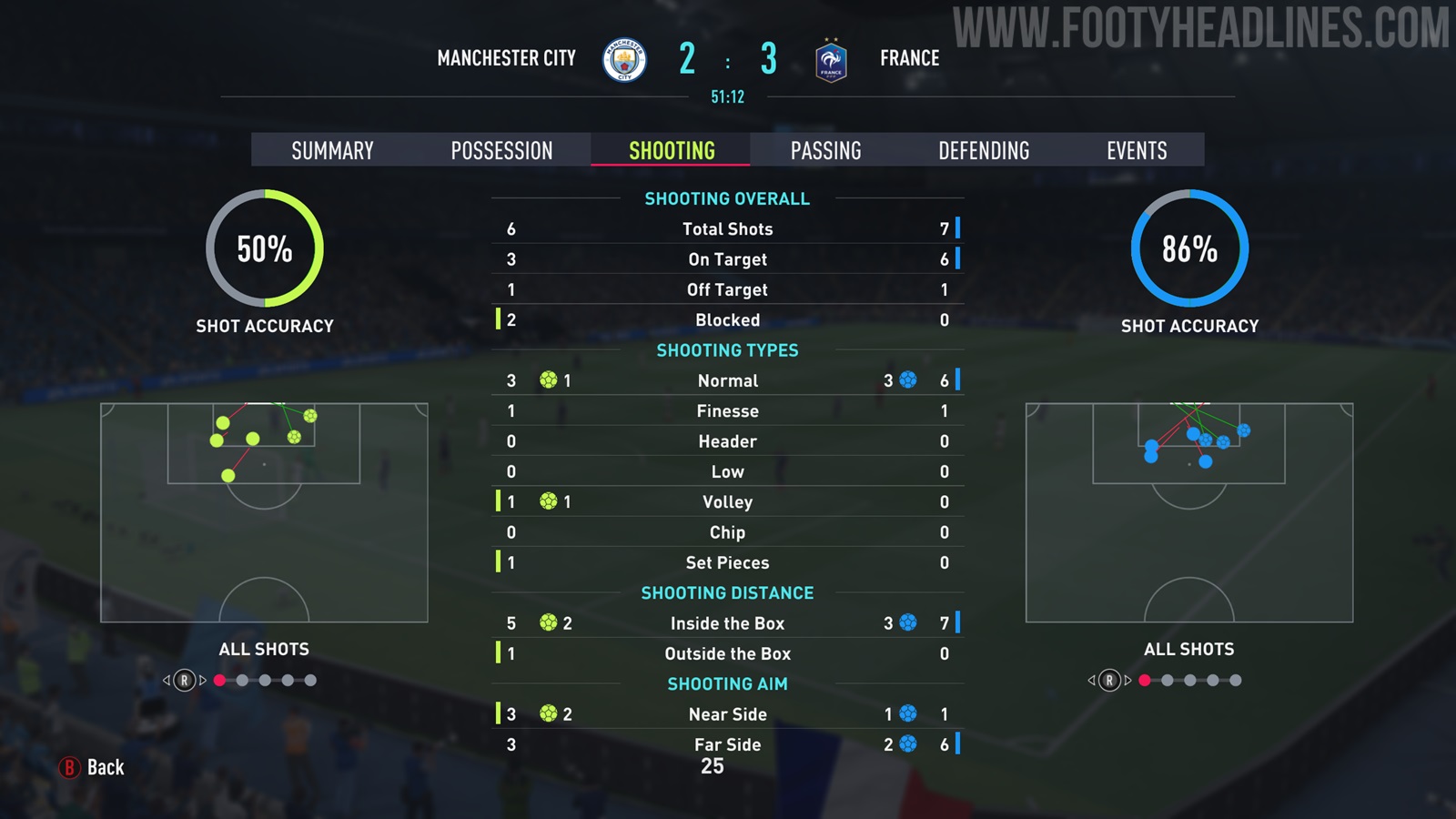The width and height of the screenshot is (1456, 819).
Task: Click the France federation badge
Action: (830, 60)
